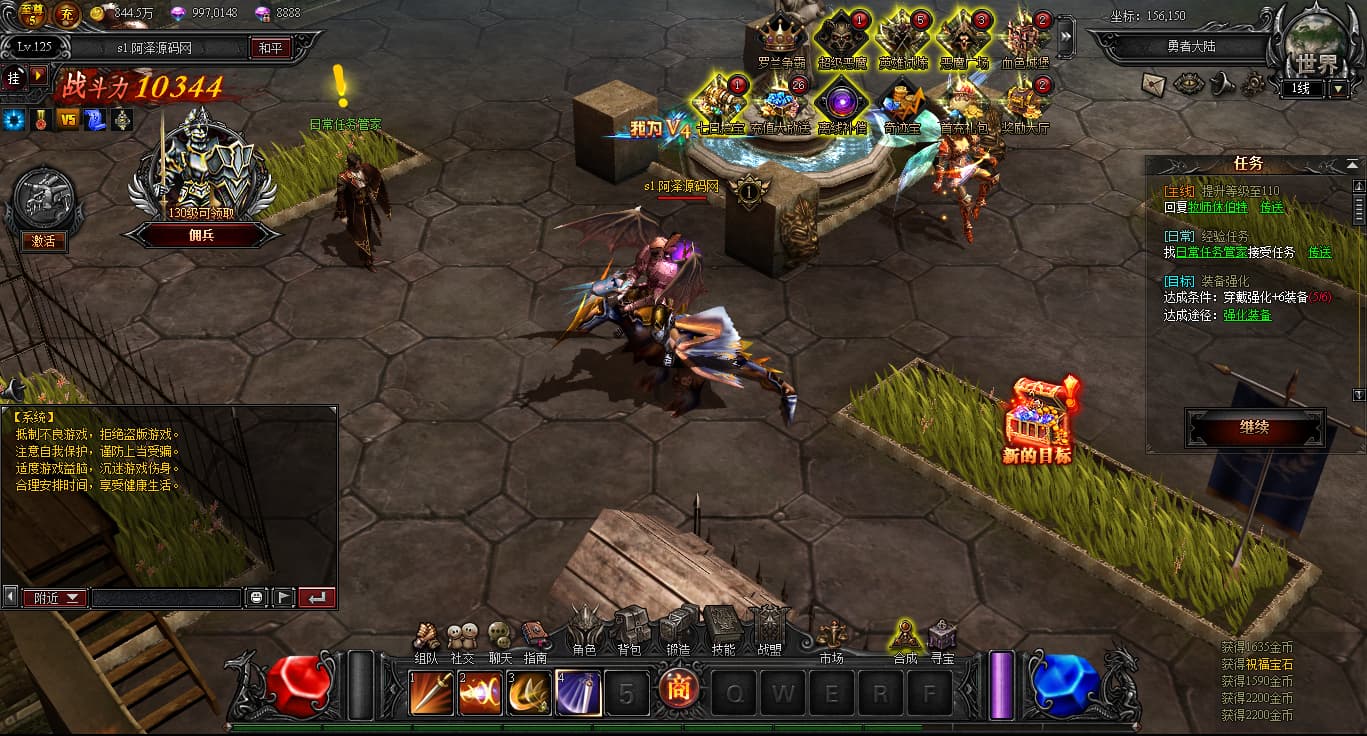Image resolution: width=1367 pixels, height=736 pixels.
Task: Open the 角色 character panel
Action: click(x=585, y=628)
